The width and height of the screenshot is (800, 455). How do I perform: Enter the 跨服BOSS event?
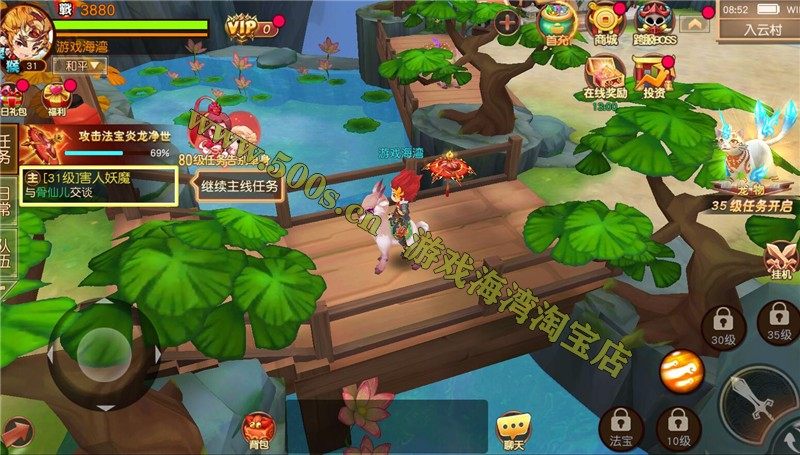click(651, 22)
